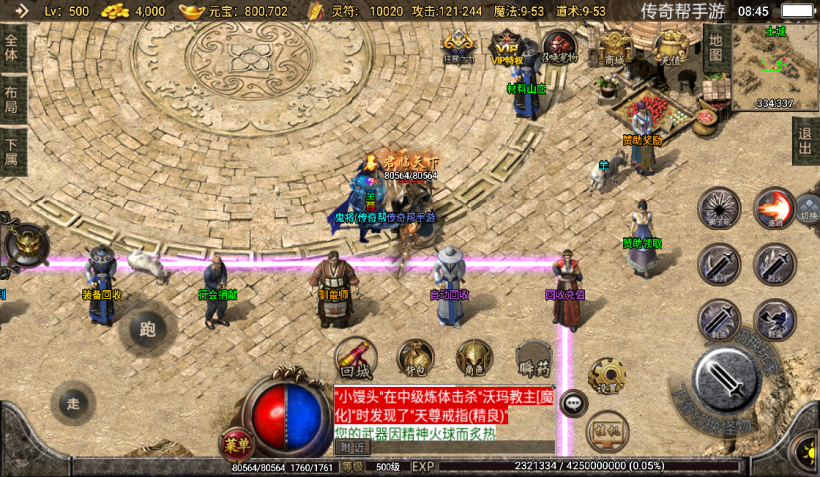This screenshot has width=820, height=477.
Task: Open the 角色 character sheet
Action: (474, 358)
